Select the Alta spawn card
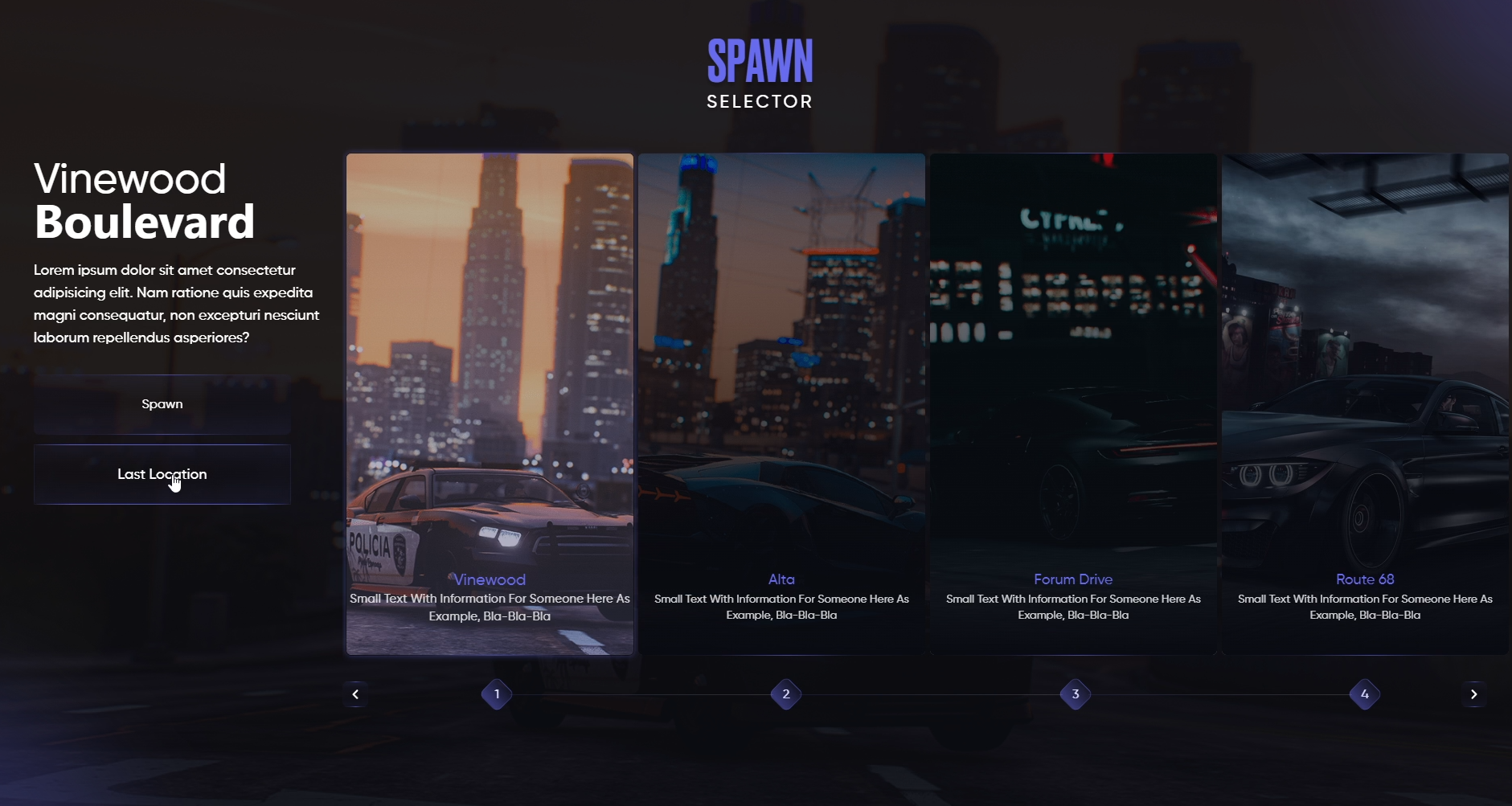 781,362
